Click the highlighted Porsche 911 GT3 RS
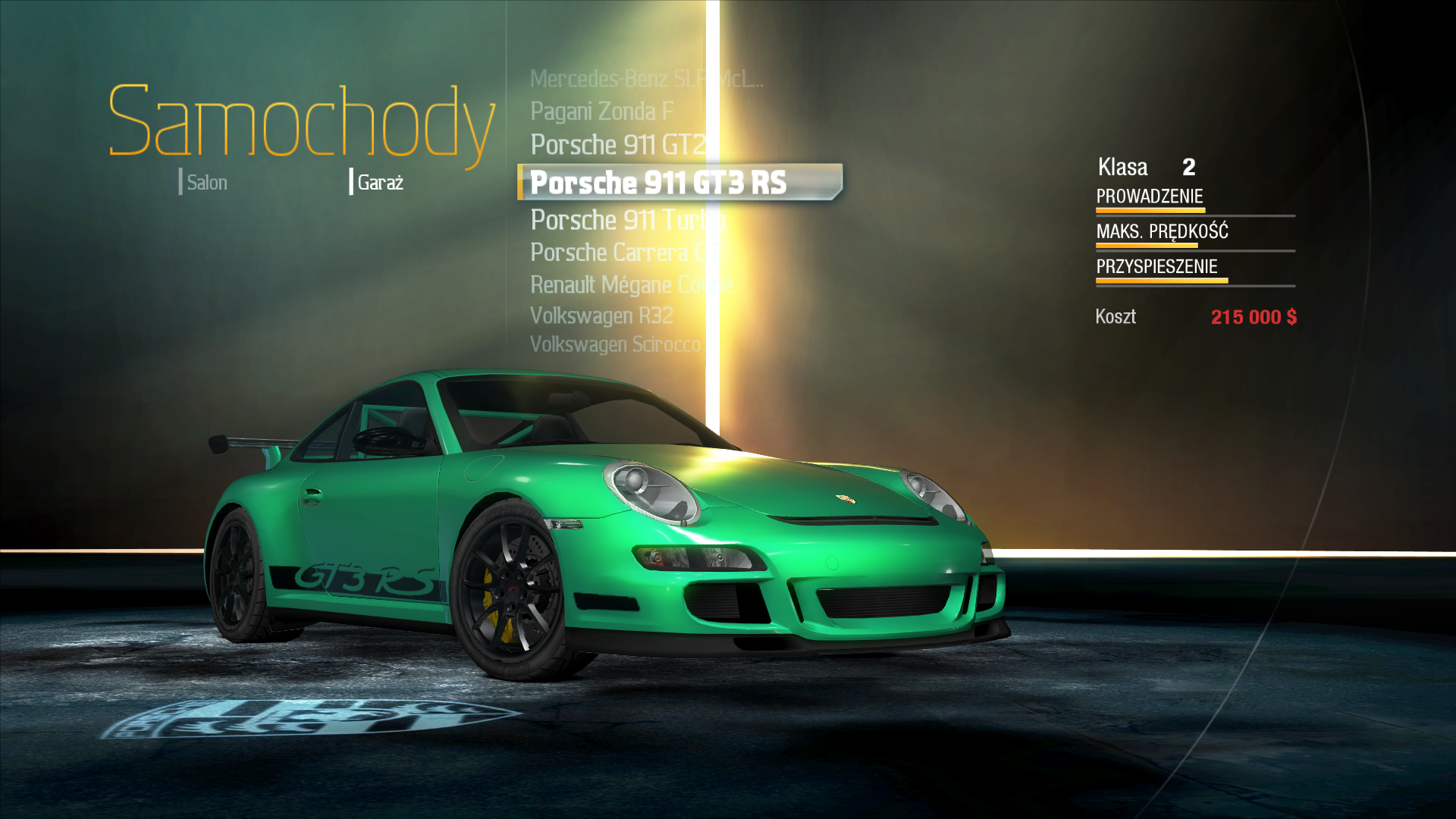The height and width of the screenshot is (819, 1456). [658, 183]
